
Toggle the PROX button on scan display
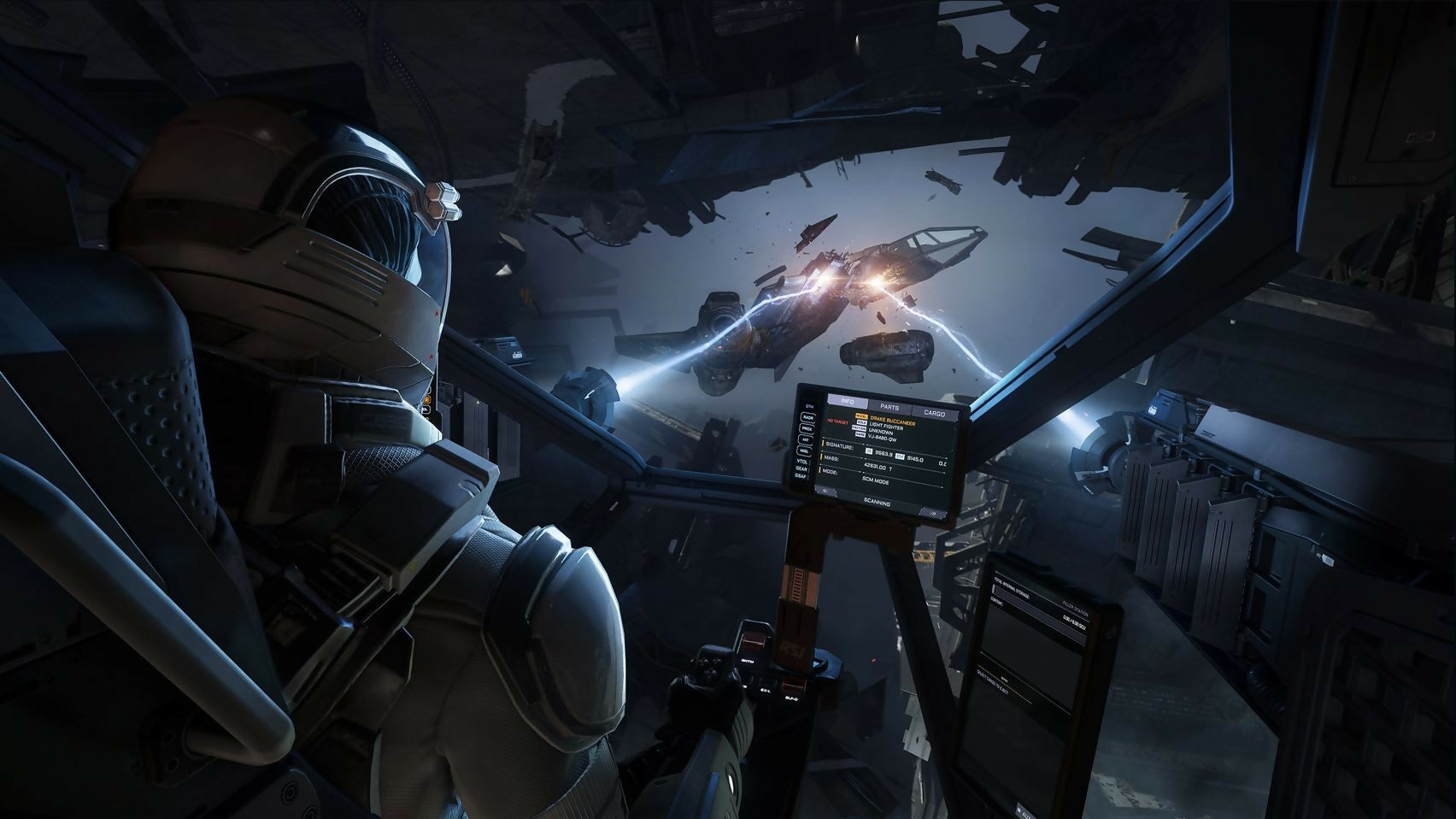807,427
